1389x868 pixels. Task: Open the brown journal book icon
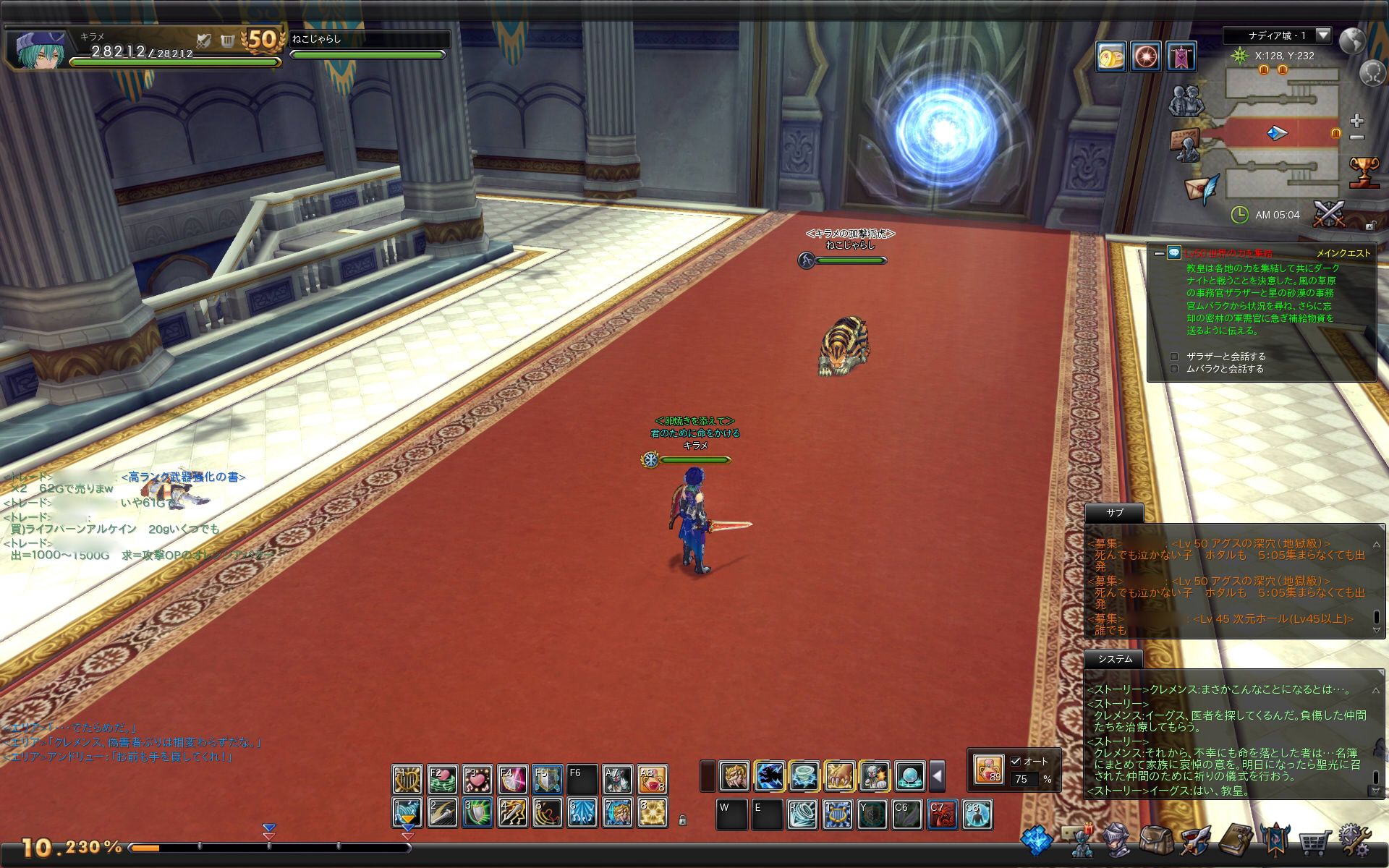1235,841
